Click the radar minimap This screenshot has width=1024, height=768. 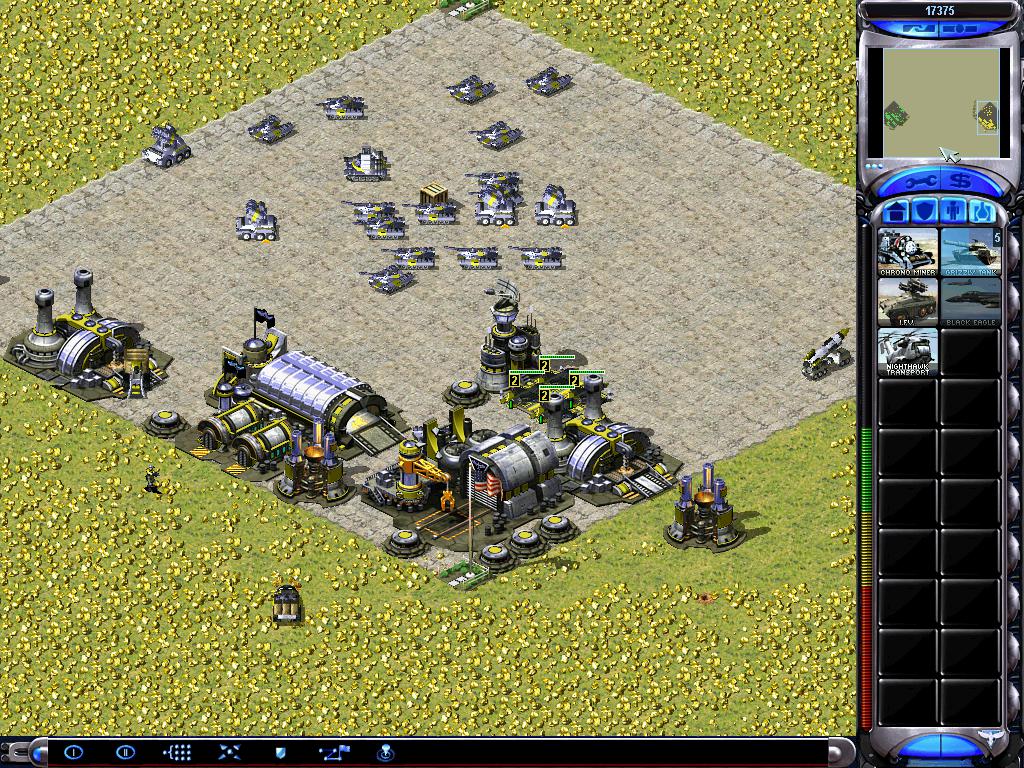coord(939,104)
